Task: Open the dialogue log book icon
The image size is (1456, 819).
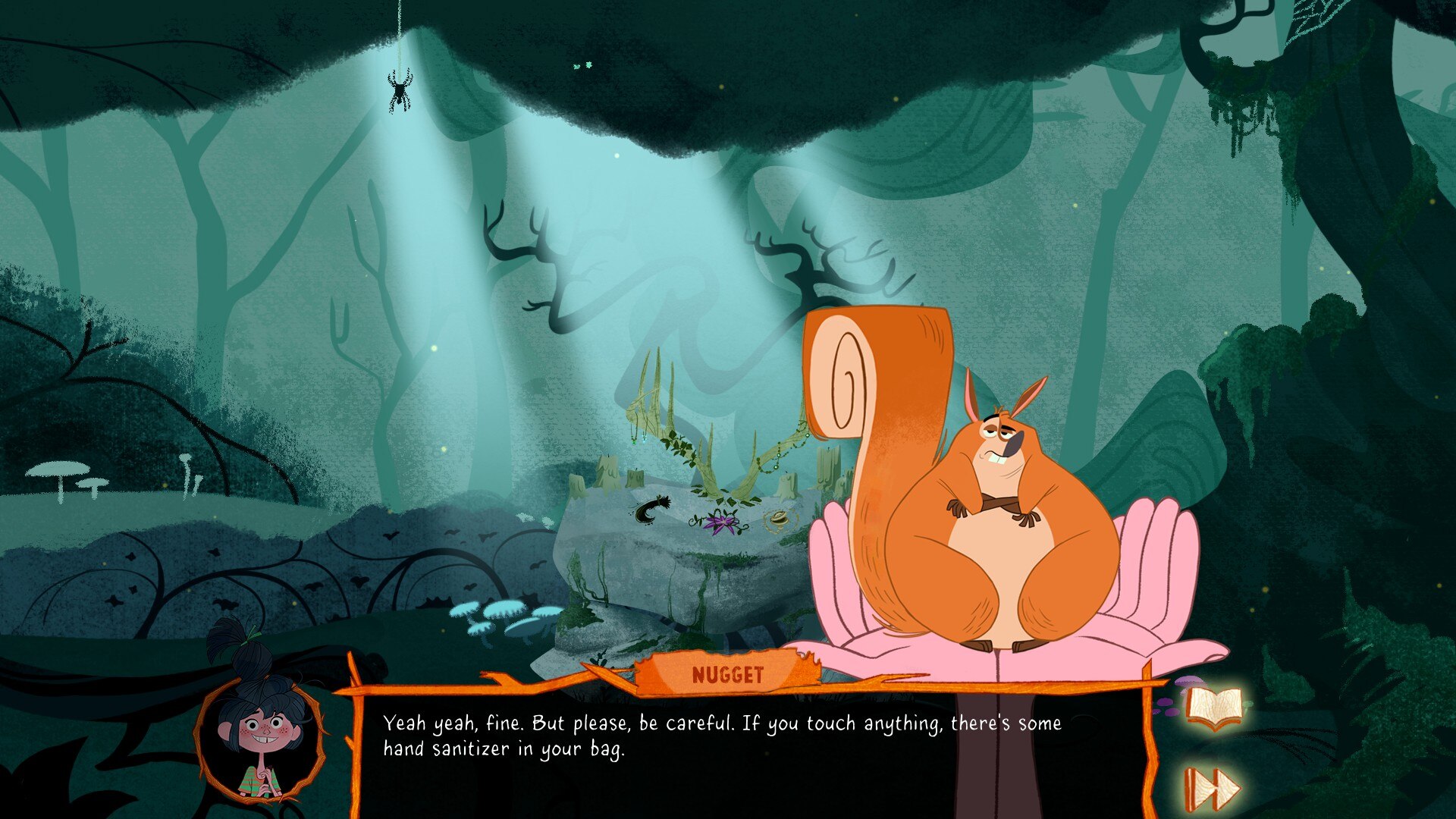Action: tap(1215, 708)
